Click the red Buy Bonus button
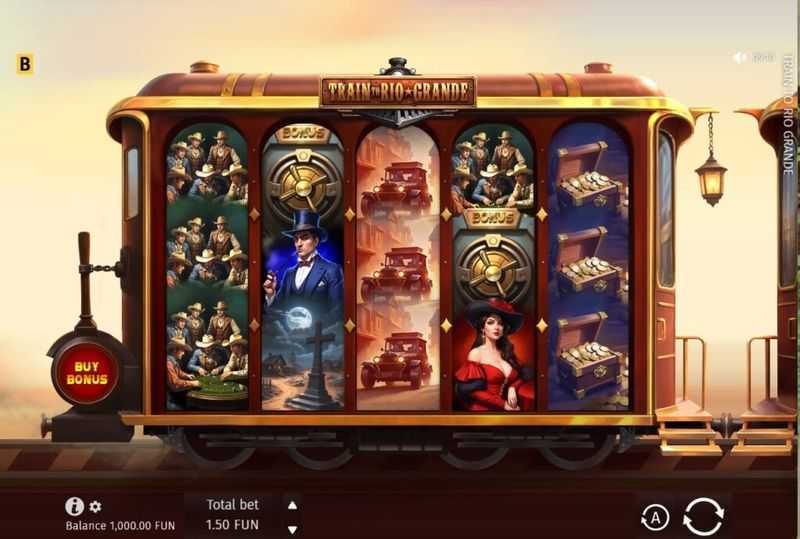 point(88,371)
